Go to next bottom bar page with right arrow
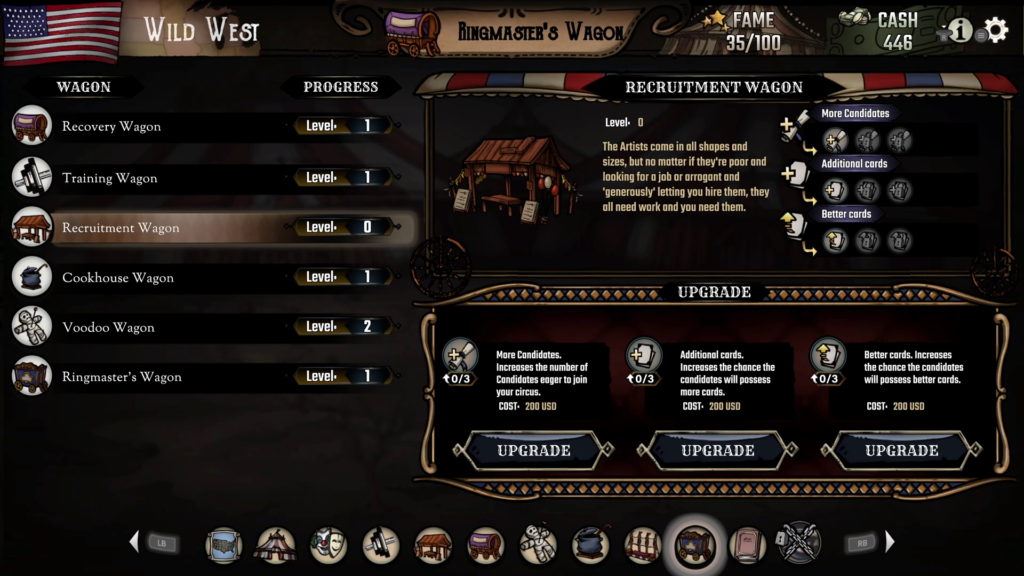 click(890, 543)
